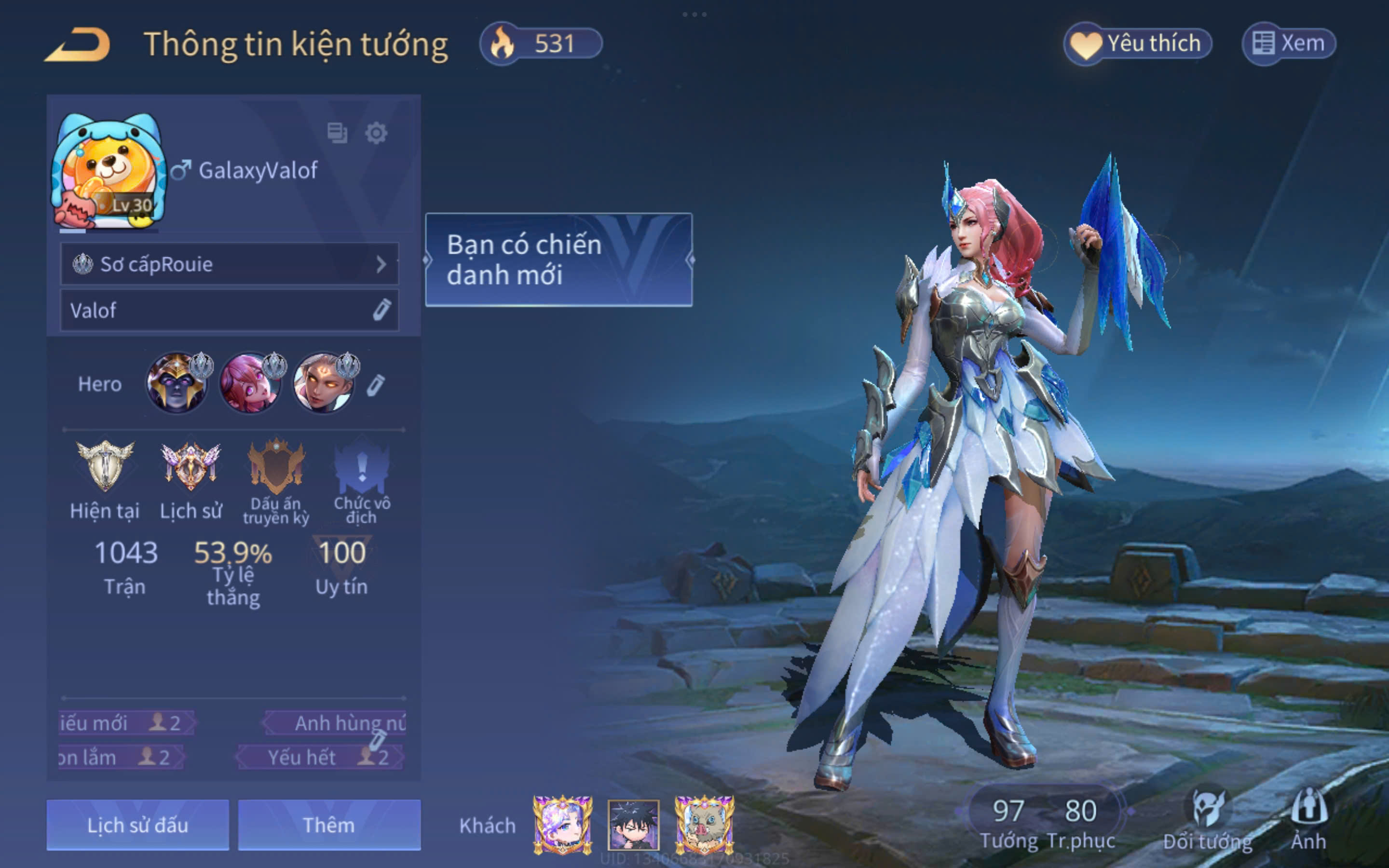
Task: Open settings via the gear icon
Action: (376, 133)
